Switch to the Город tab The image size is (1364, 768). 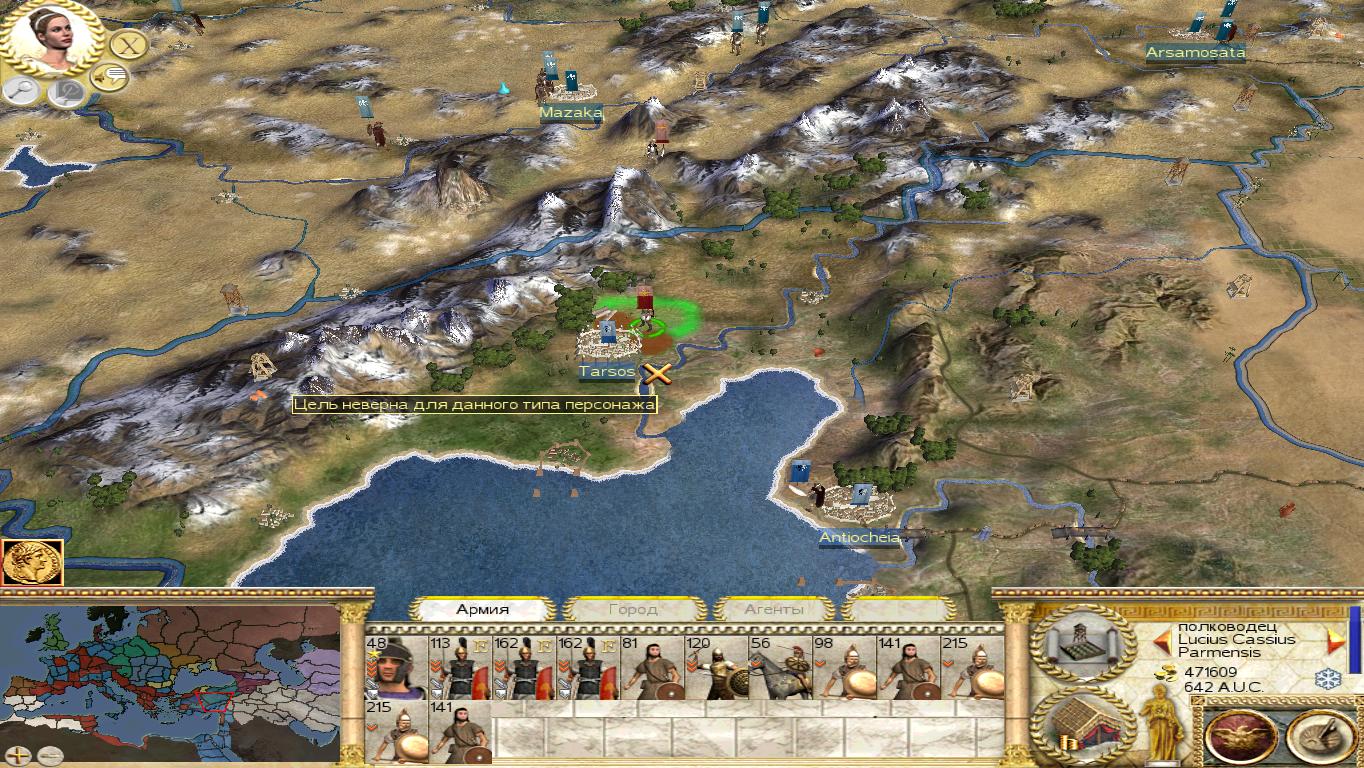click(x=633, y=609)
